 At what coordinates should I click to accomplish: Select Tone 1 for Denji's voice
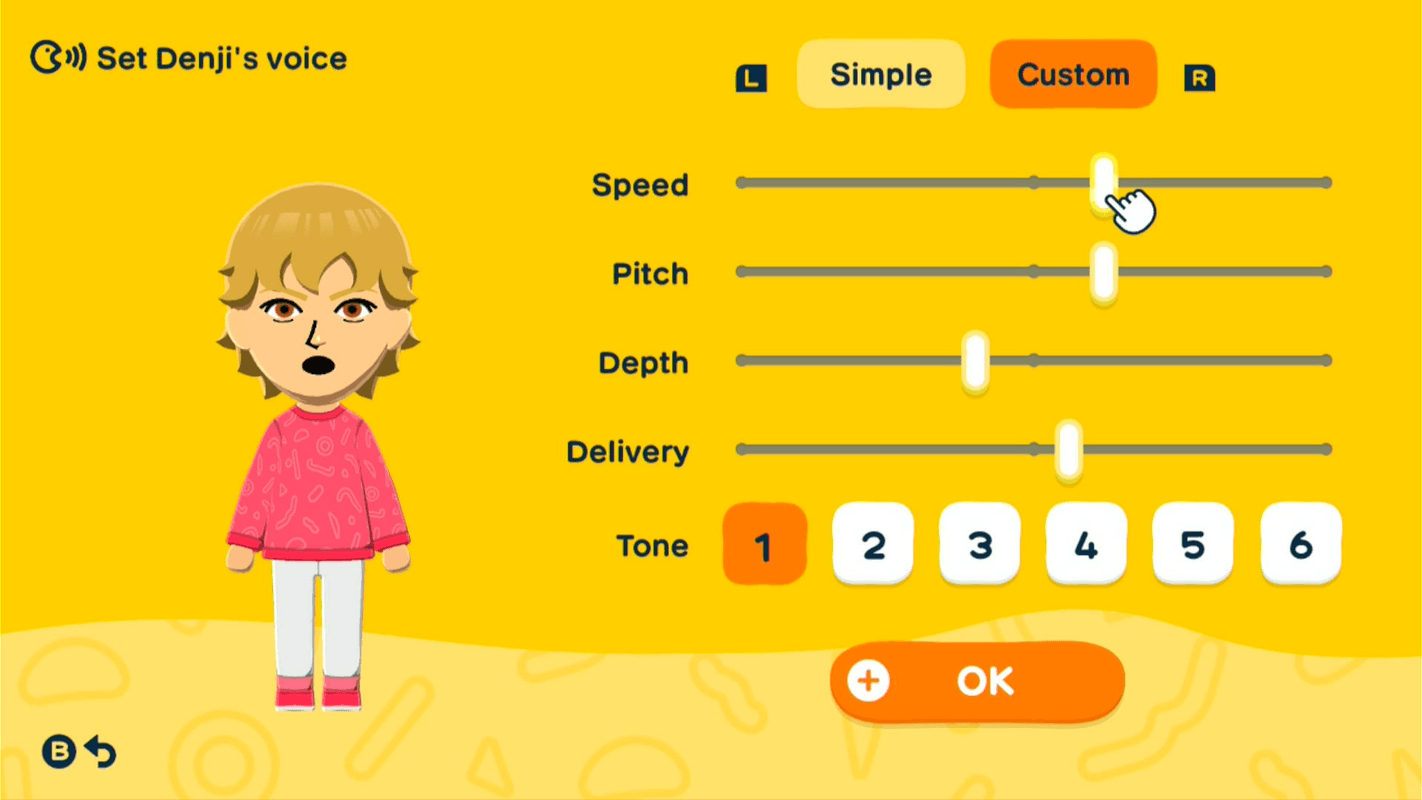(x=764, y=545)
